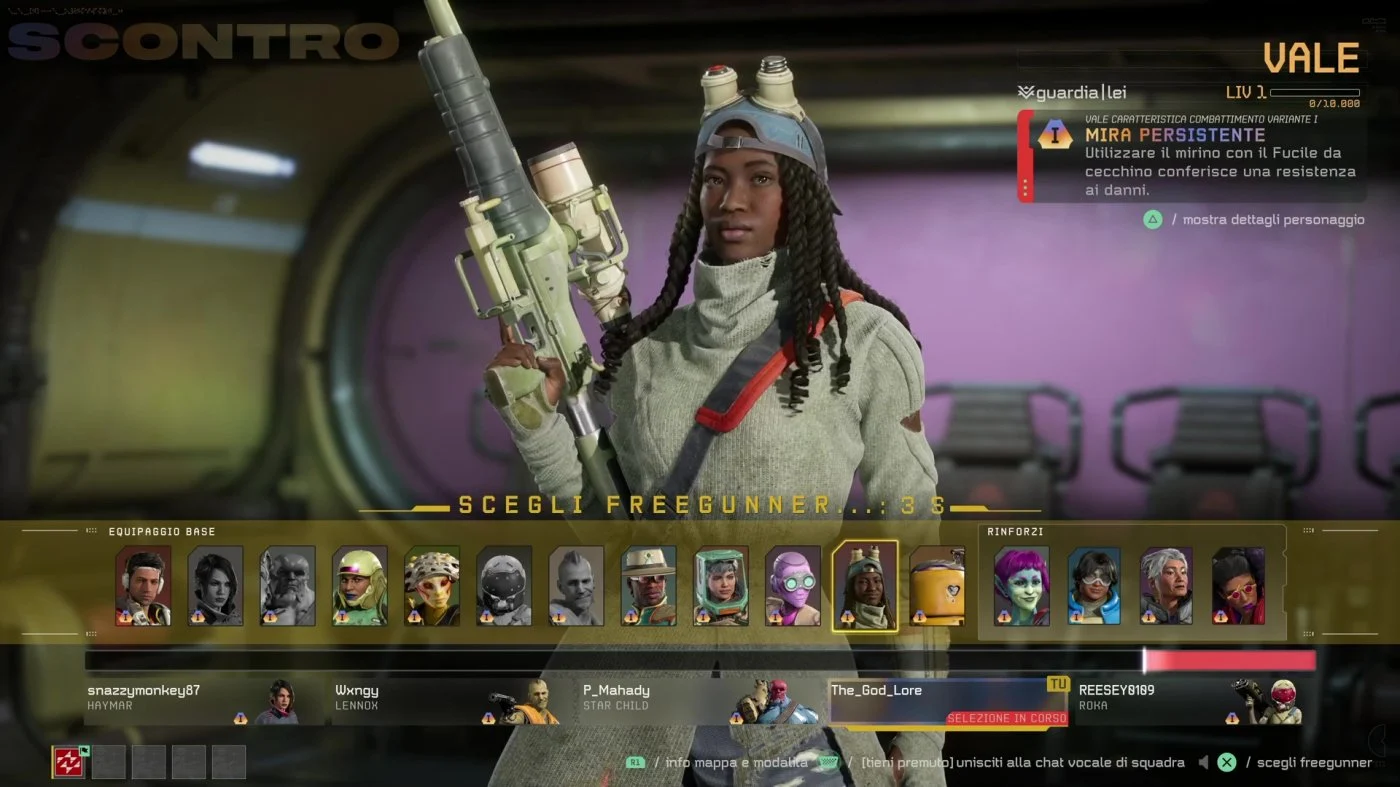
Task: Select the green-skinned purple-haired reinforcement
Action: pos(1021,586)
